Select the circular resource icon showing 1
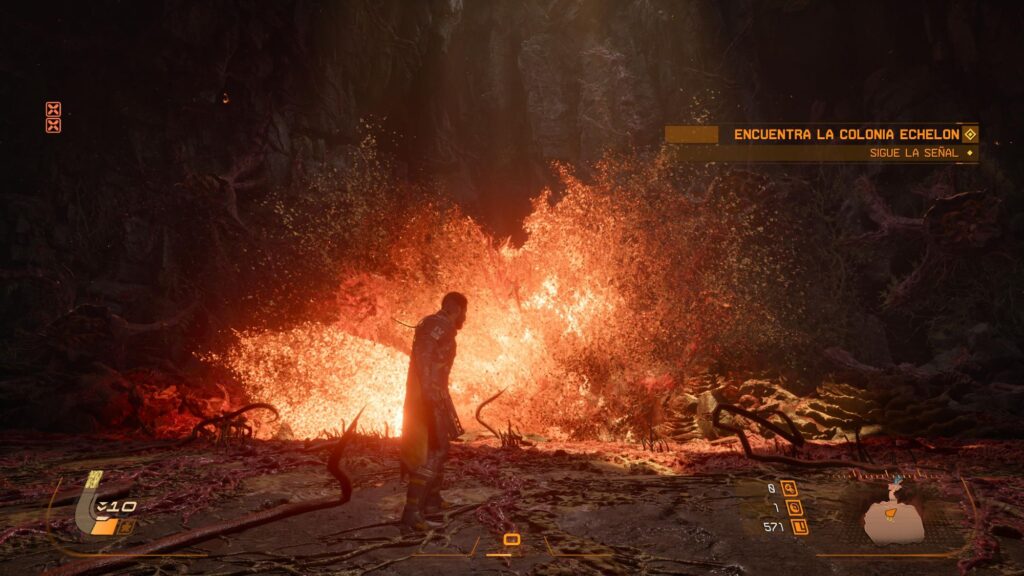Screen dimensions: 1024x576 [x=795, y=508]
